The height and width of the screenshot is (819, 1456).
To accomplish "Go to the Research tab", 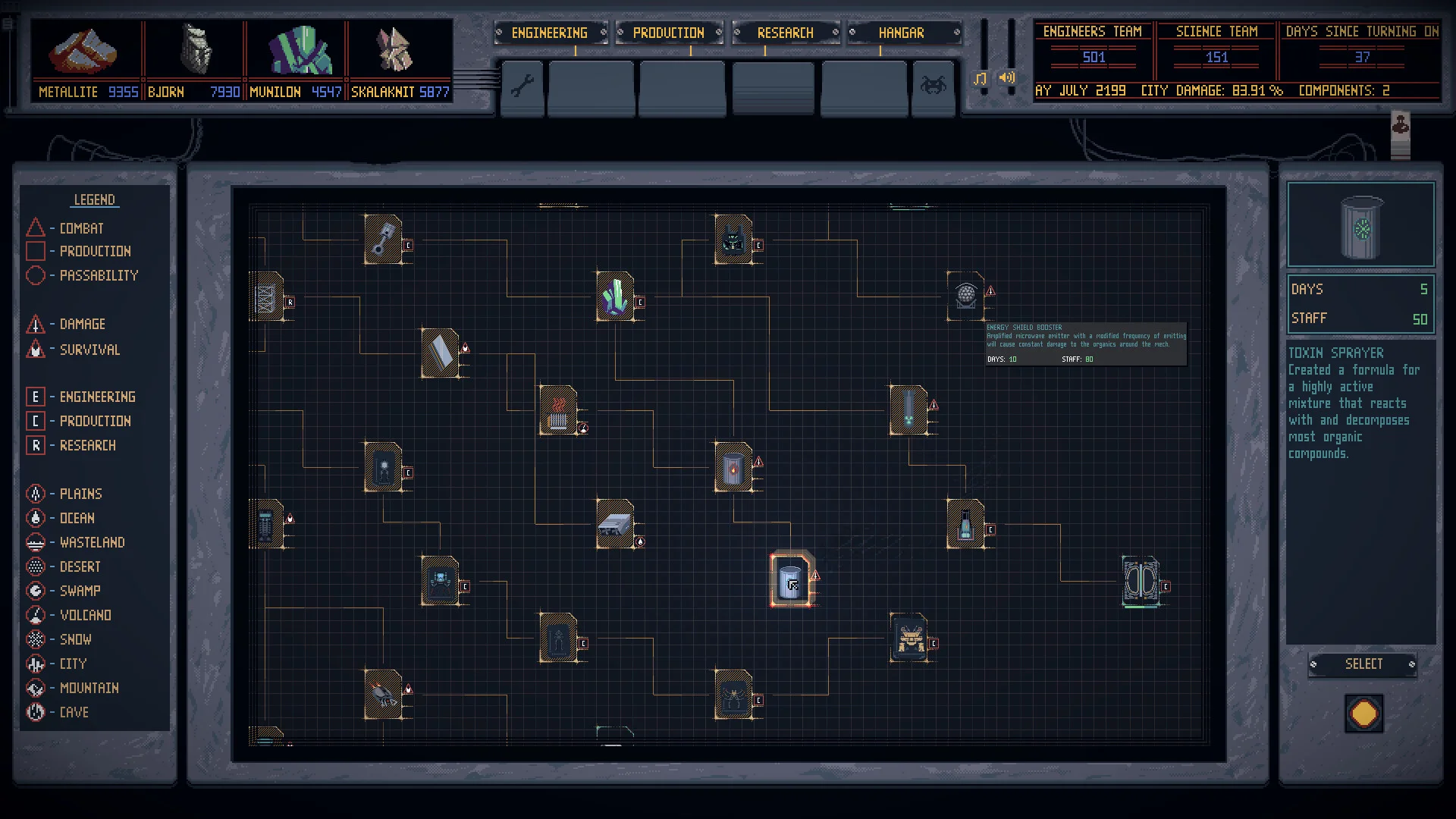I will pos(785,33).
